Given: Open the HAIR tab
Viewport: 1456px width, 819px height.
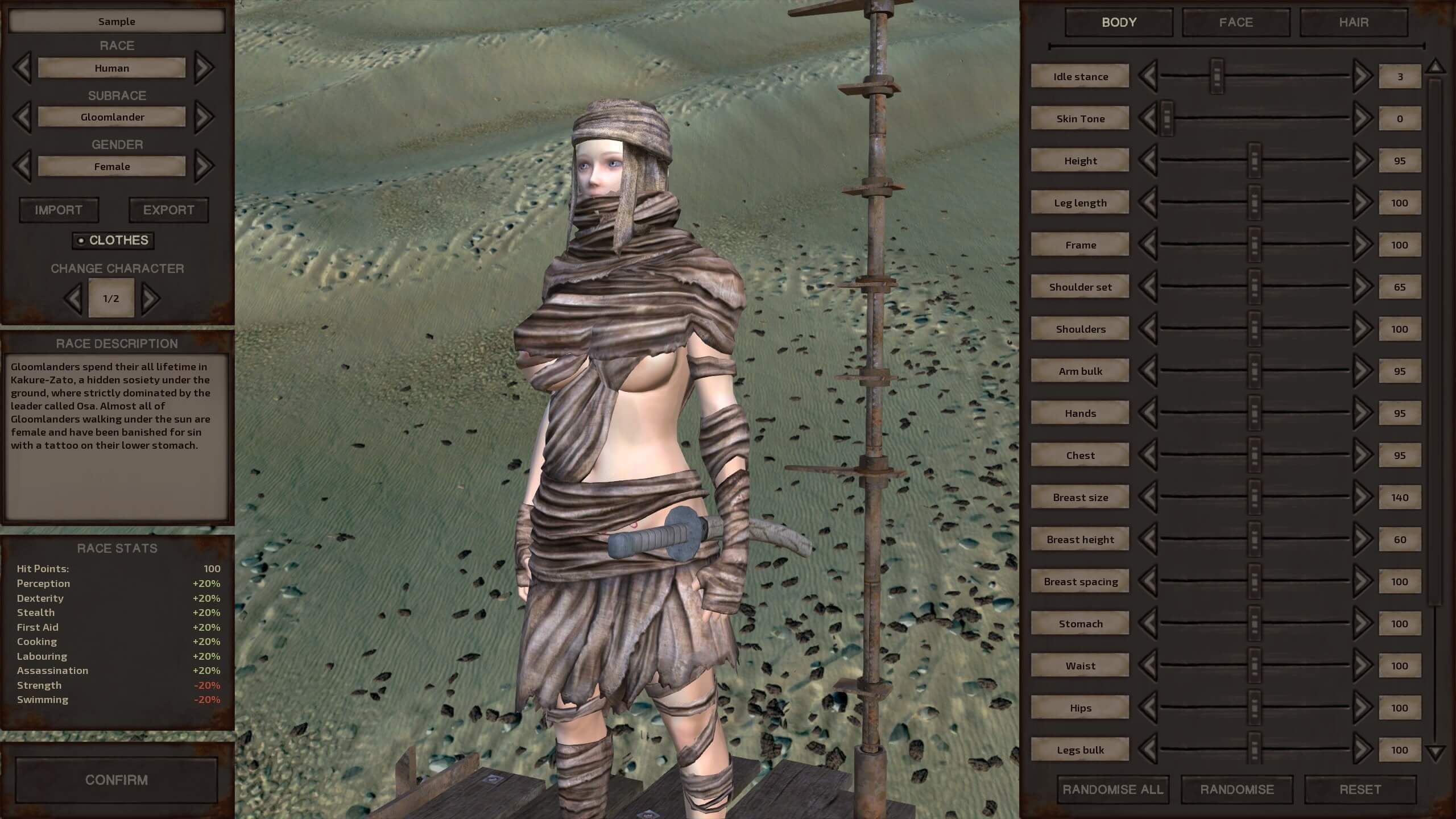Looking at the screenshot, I should [1353, 22].
